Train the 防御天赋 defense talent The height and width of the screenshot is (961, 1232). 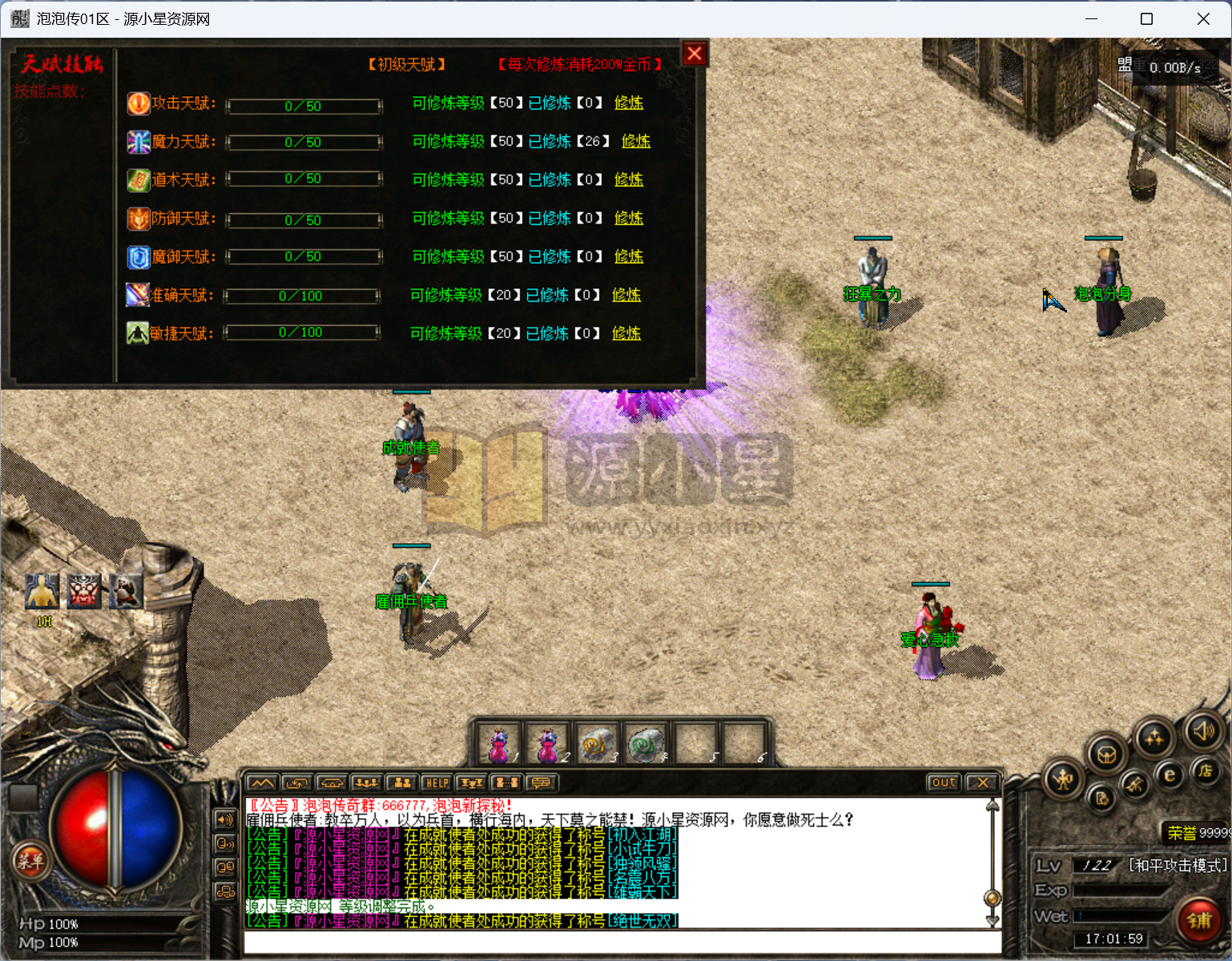point(629,218)
